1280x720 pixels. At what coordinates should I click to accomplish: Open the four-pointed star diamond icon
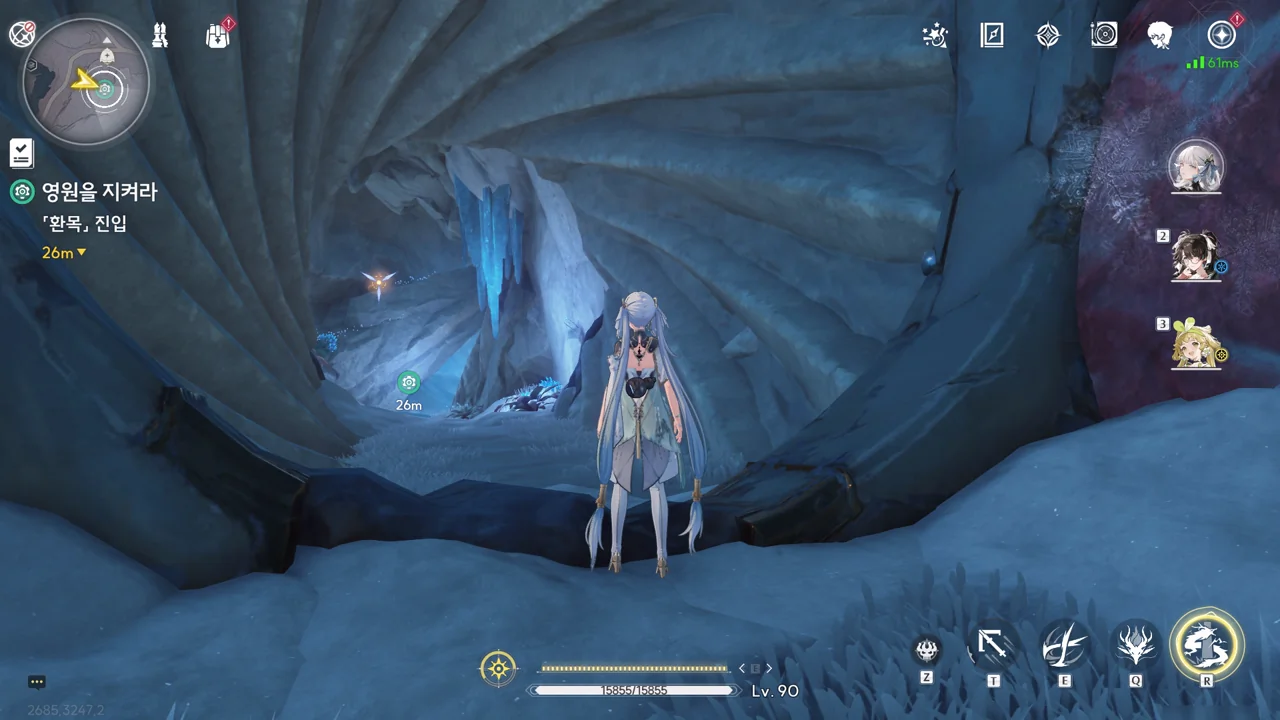(x=1048, y=36)
